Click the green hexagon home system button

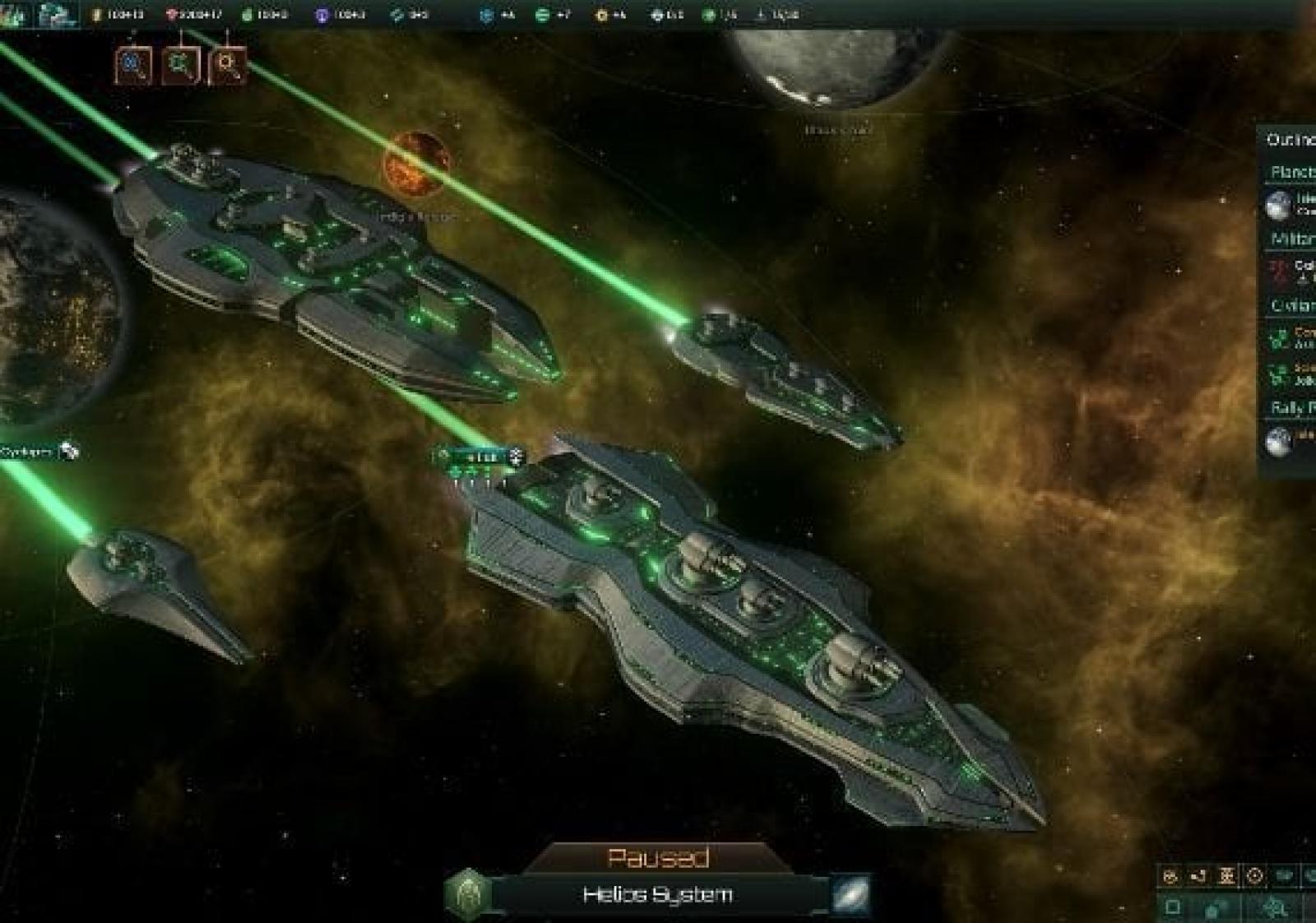click(x=469, y=893)
